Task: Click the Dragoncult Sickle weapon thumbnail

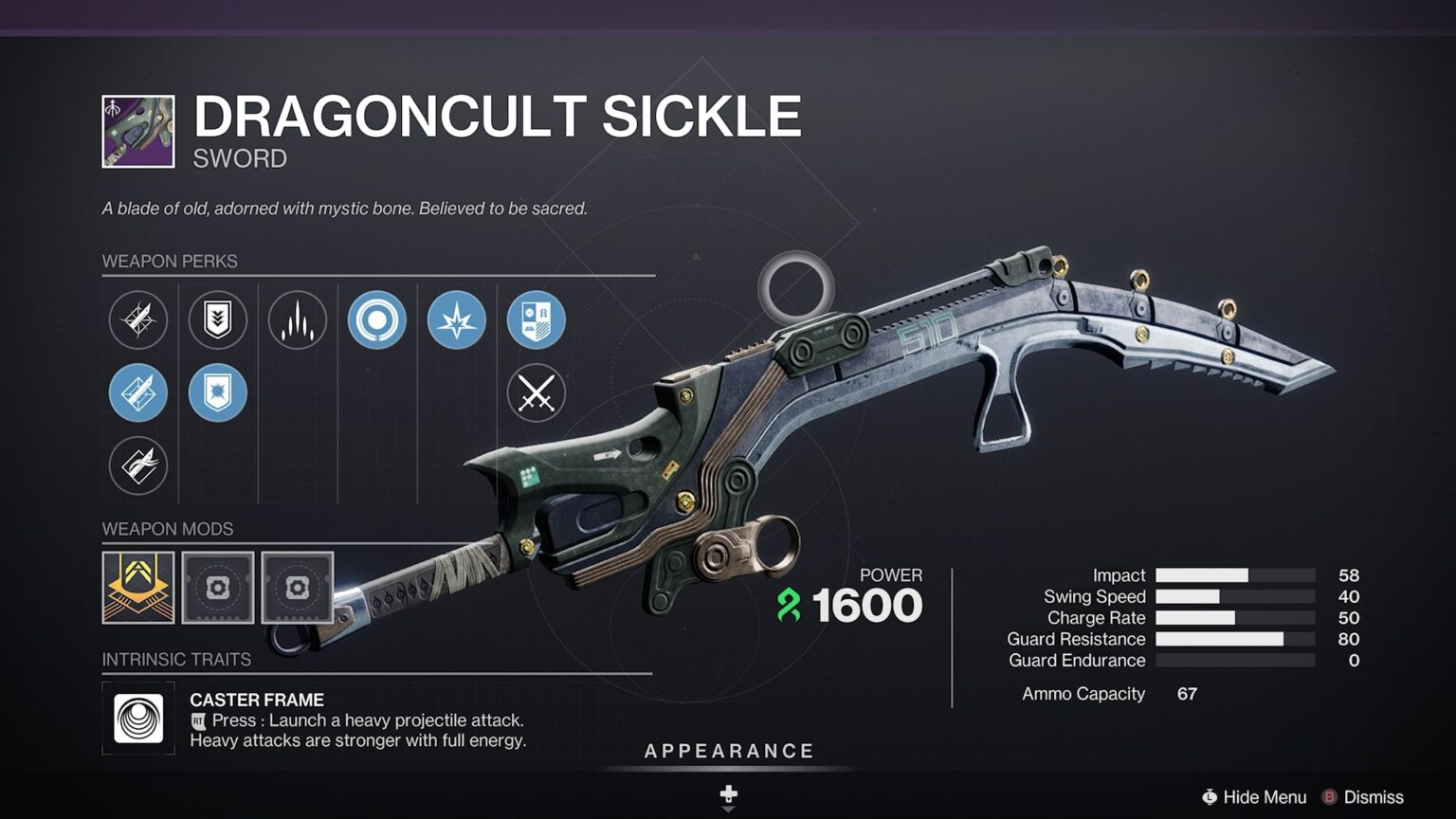Action: pyautogui.click(x=138, y=132)
